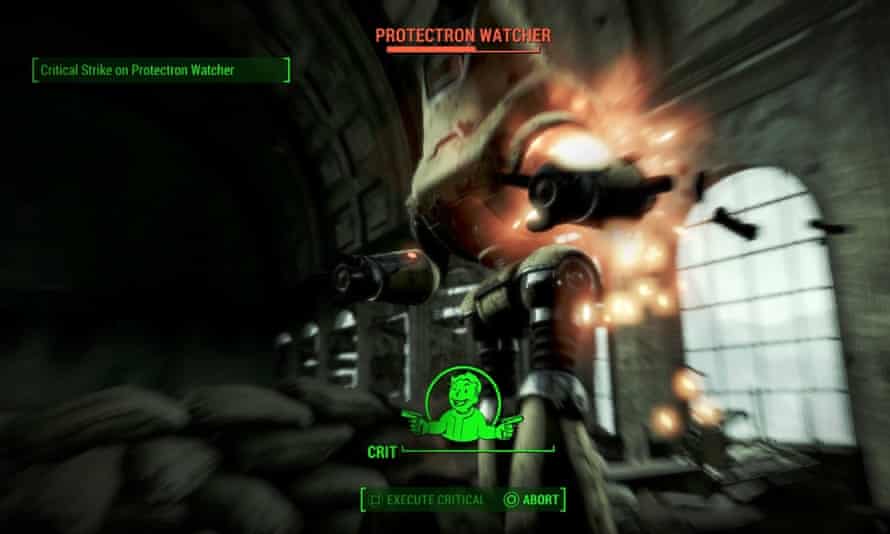The image size is (890, 534).
Task: Select the Execute Critical option
Action: pos(427,499)
